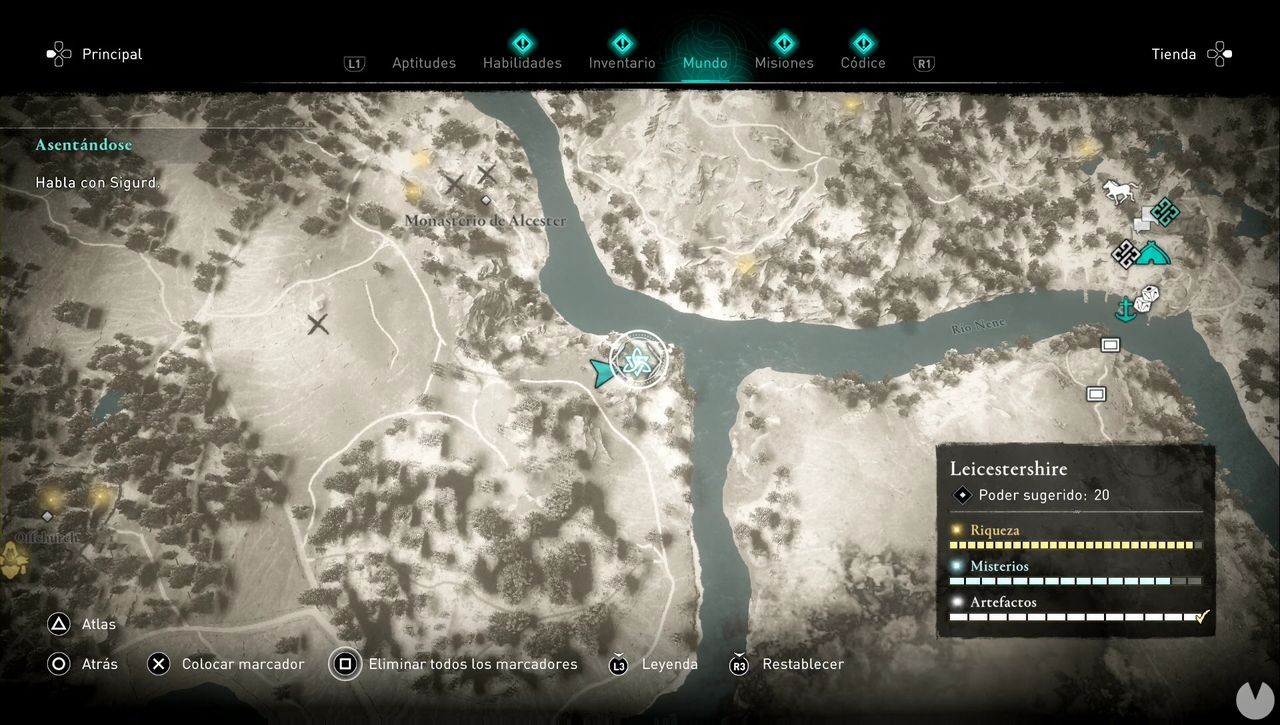
Task: Click the Monasterio de Alcester map label
Action: coord(485,220)
